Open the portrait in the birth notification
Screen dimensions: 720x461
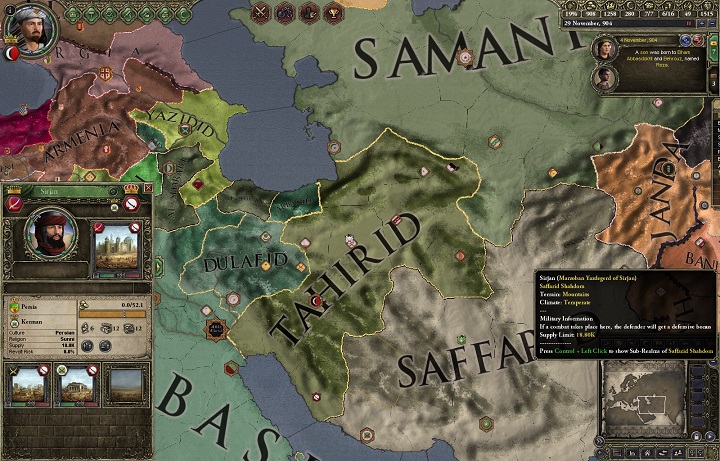(603, 47)
